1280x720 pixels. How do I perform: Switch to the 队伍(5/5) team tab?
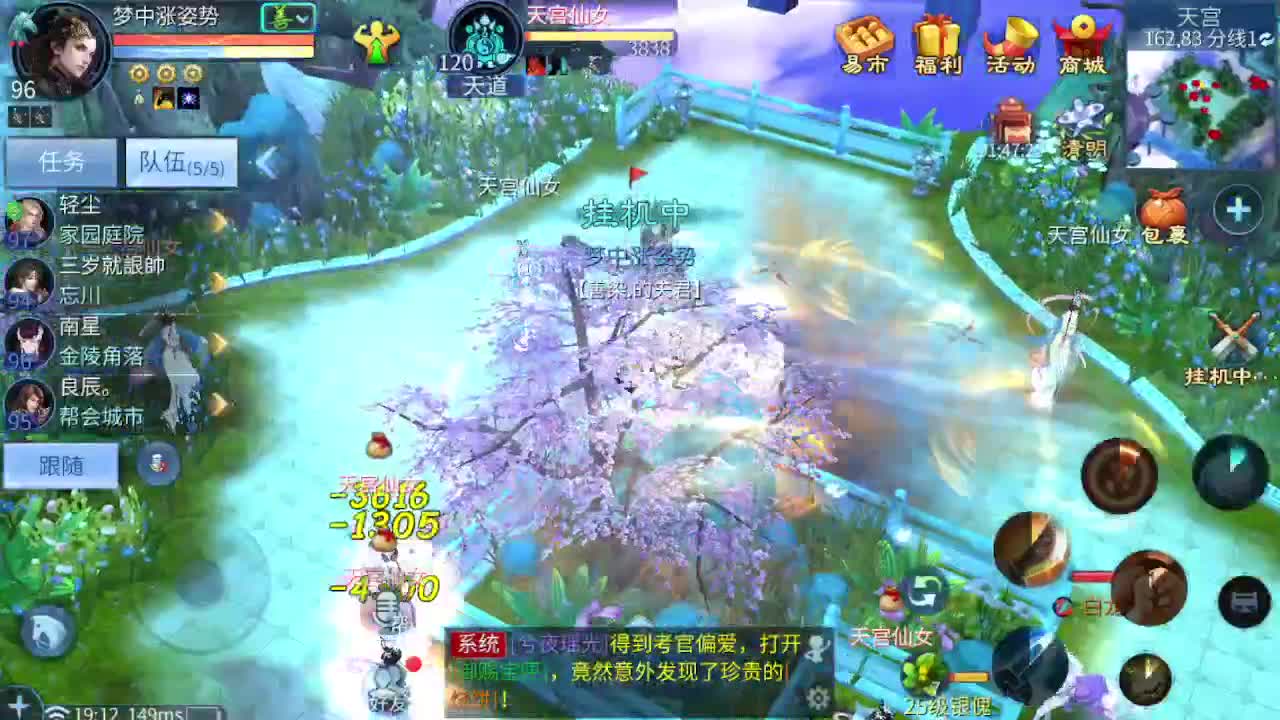(180, 161)
